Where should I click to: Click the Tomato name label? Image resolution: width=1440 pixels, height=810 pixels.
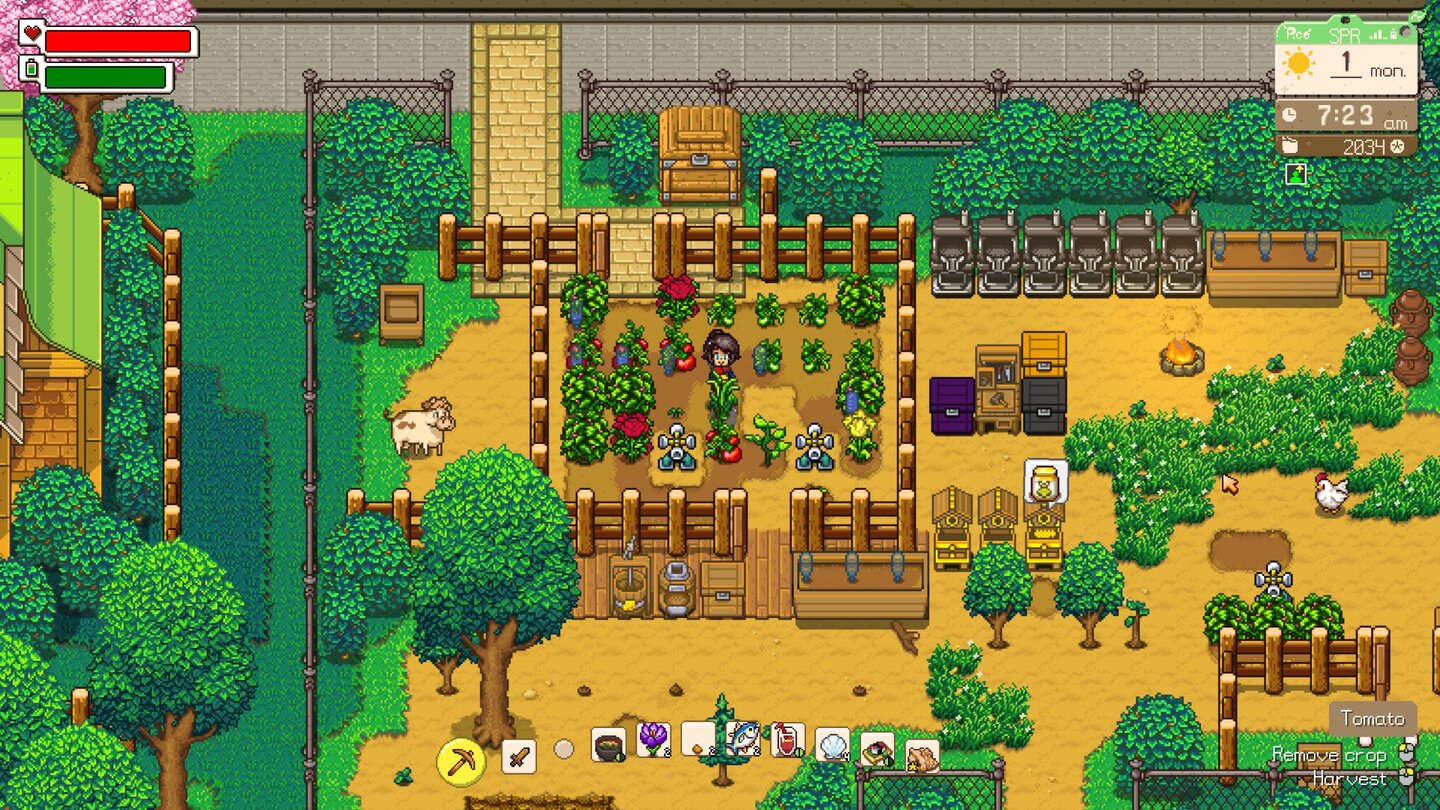[x=1375, y=718]
